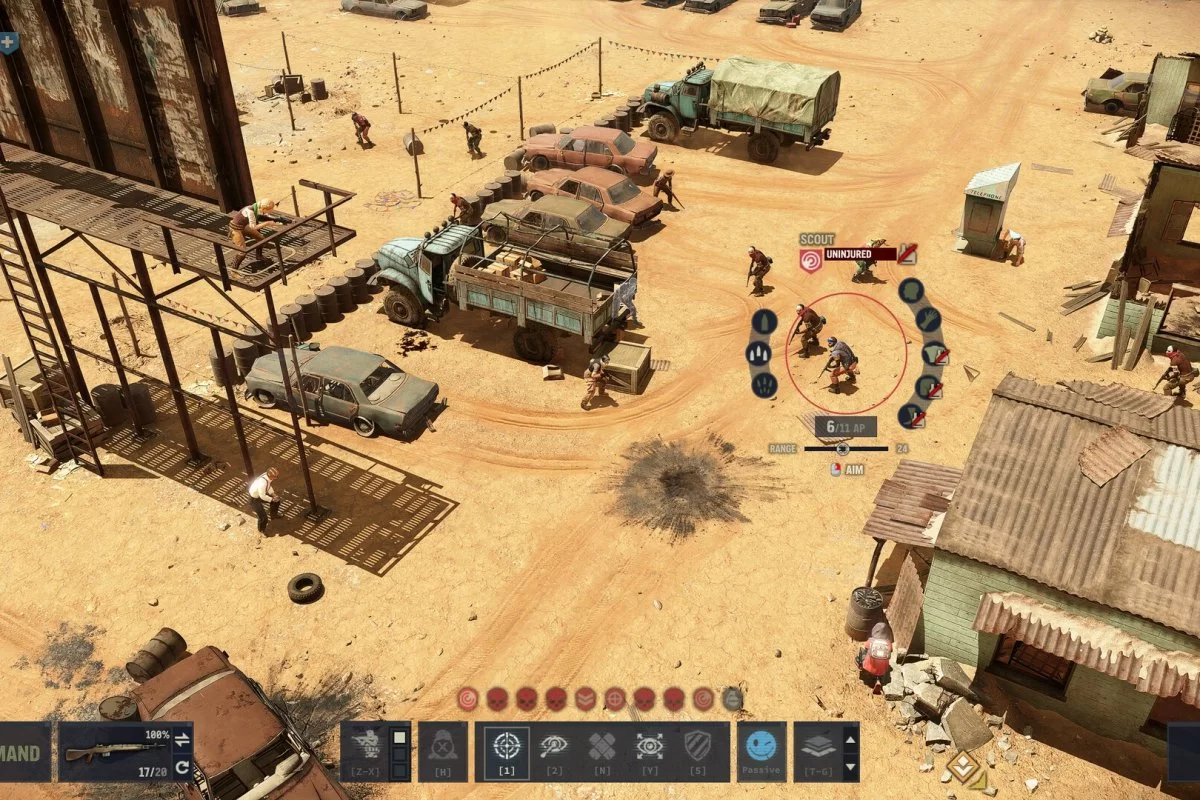Aim at the enemy's arms
Viewport: 1200px width, 800px height.
[926, 321]
